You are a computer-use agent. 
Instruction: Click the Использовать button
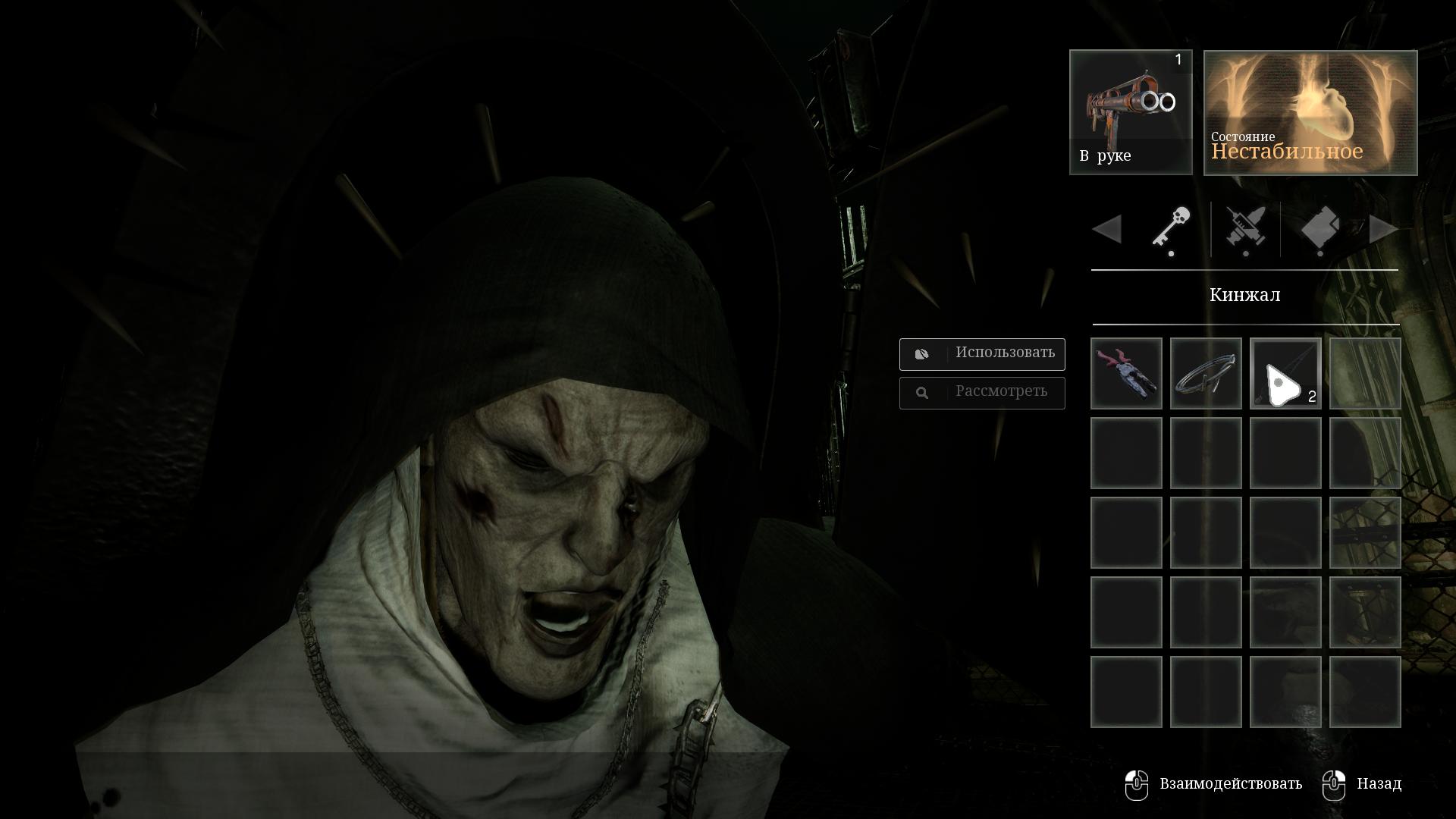982,353
